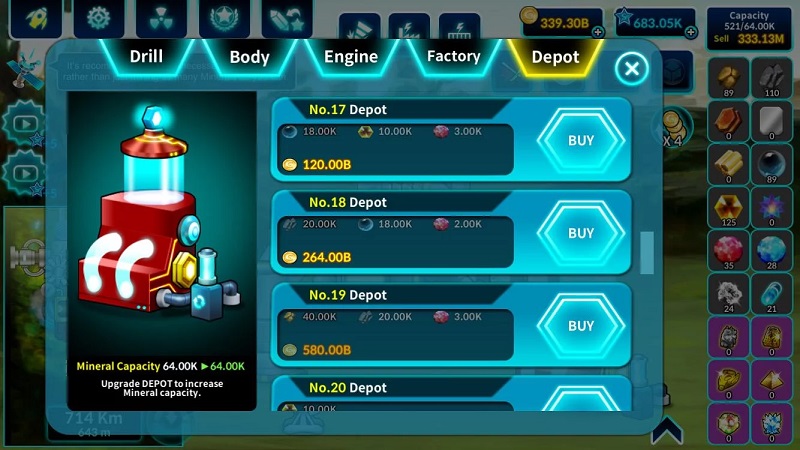Click the depot list scrollbar
800x450 pixels.
coord(647,252)
